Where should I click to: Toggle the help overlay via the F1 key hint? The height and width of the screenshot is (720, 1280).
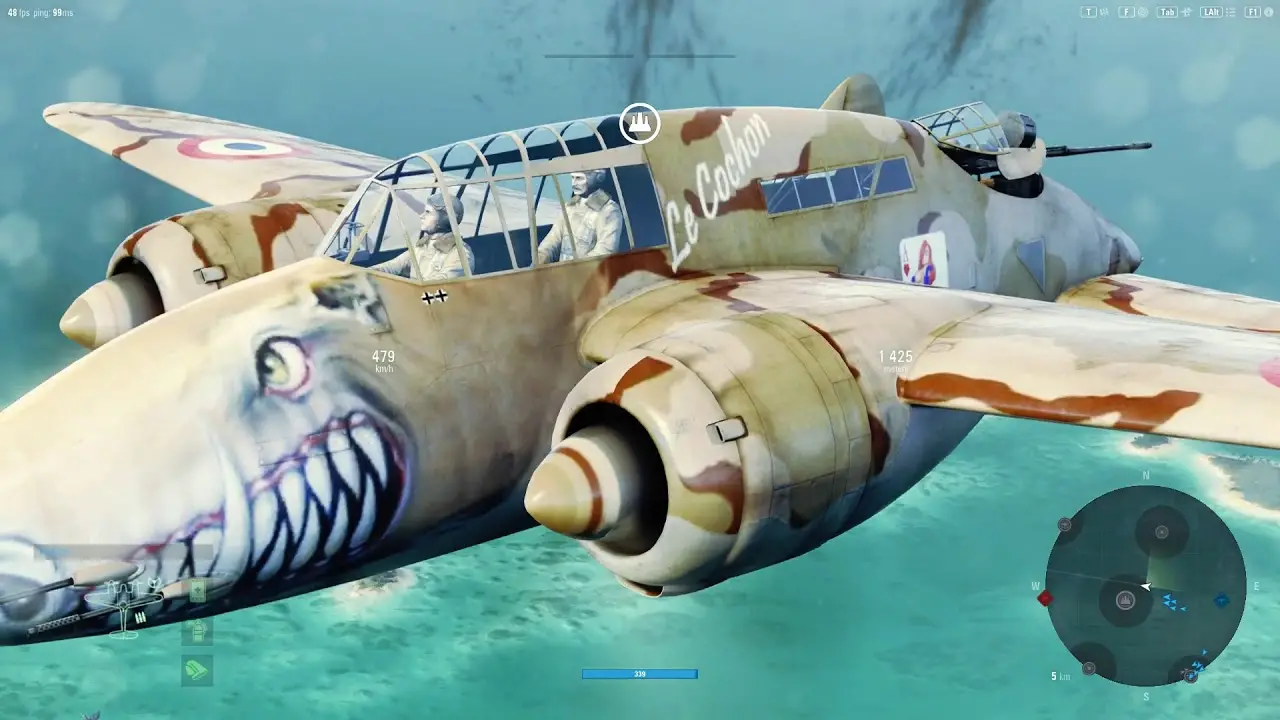(1253, 13)
